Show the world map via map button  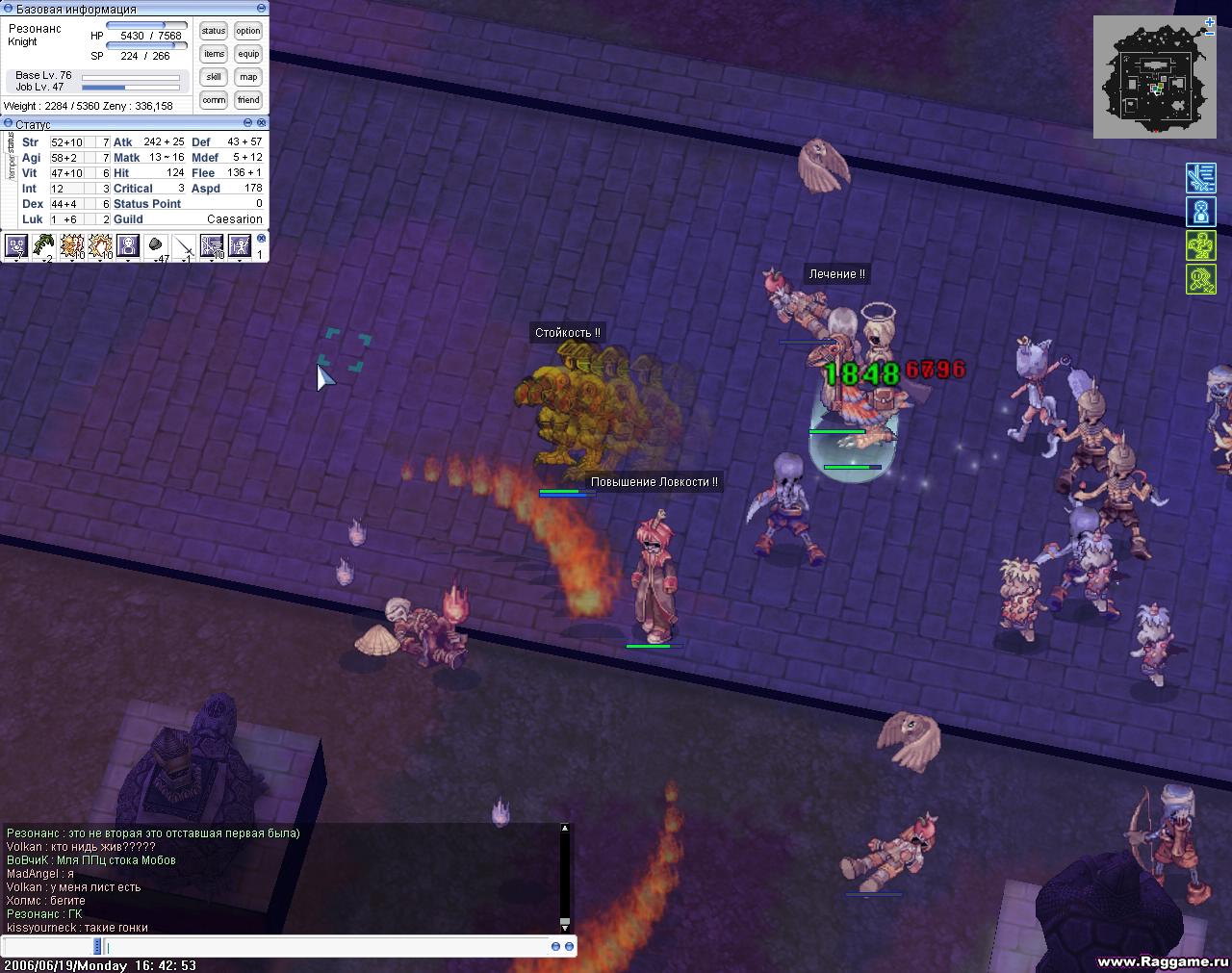pos(248,77)
